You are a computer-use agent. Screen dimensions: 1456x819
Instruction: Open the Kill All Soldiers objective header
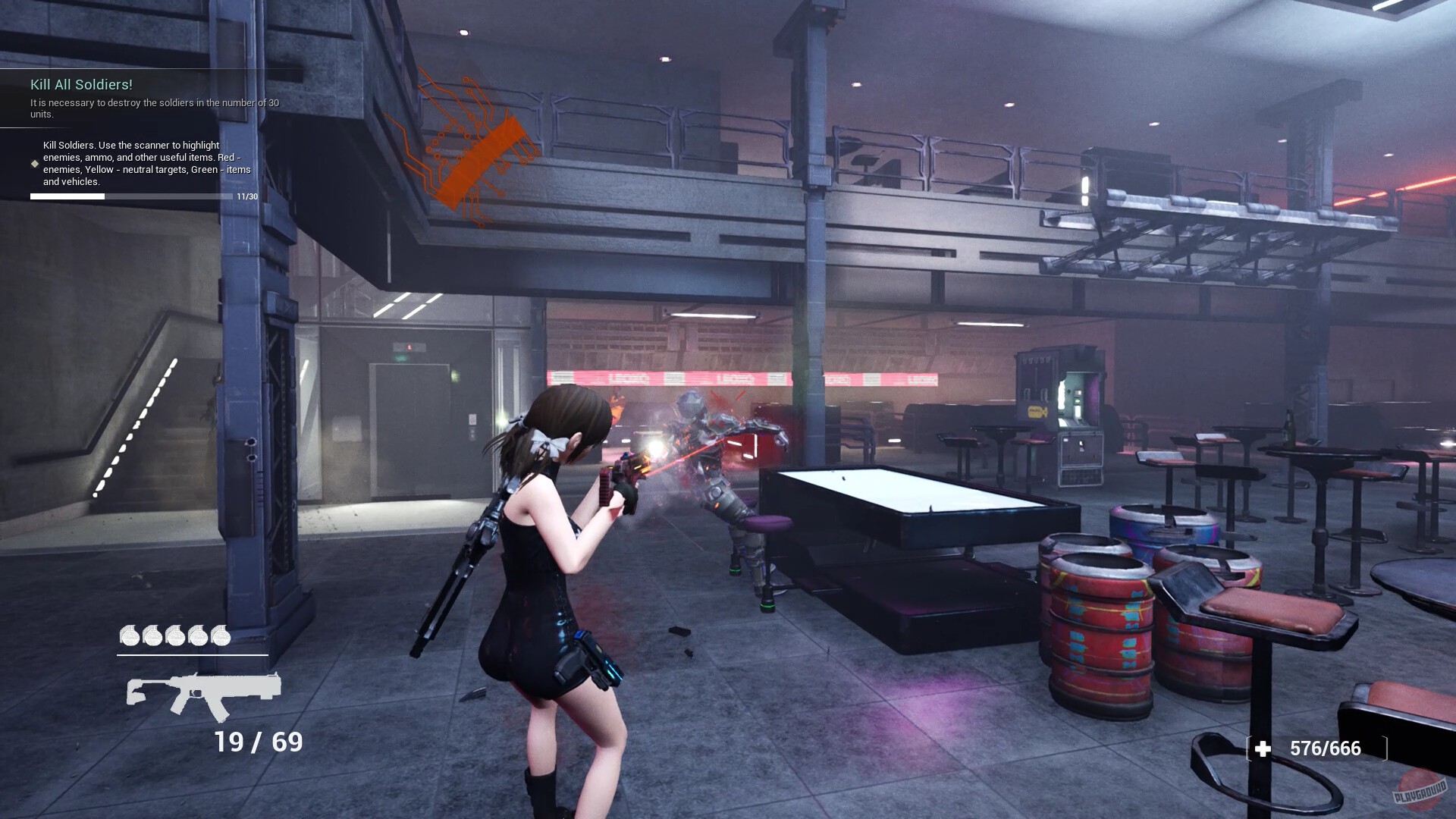83,85
